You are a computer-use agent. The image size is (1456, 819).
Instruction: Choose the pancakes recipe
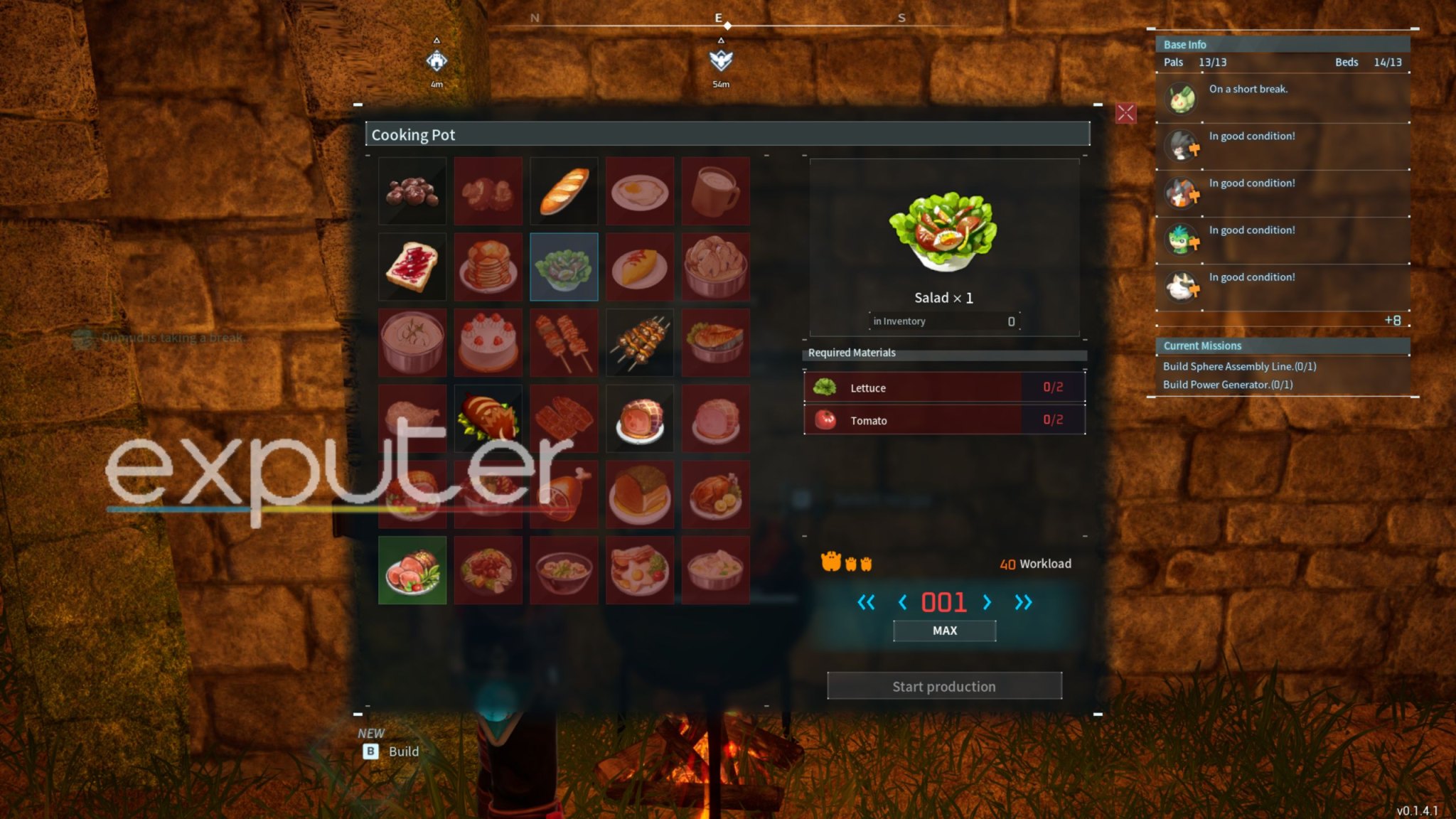[488, 267]
